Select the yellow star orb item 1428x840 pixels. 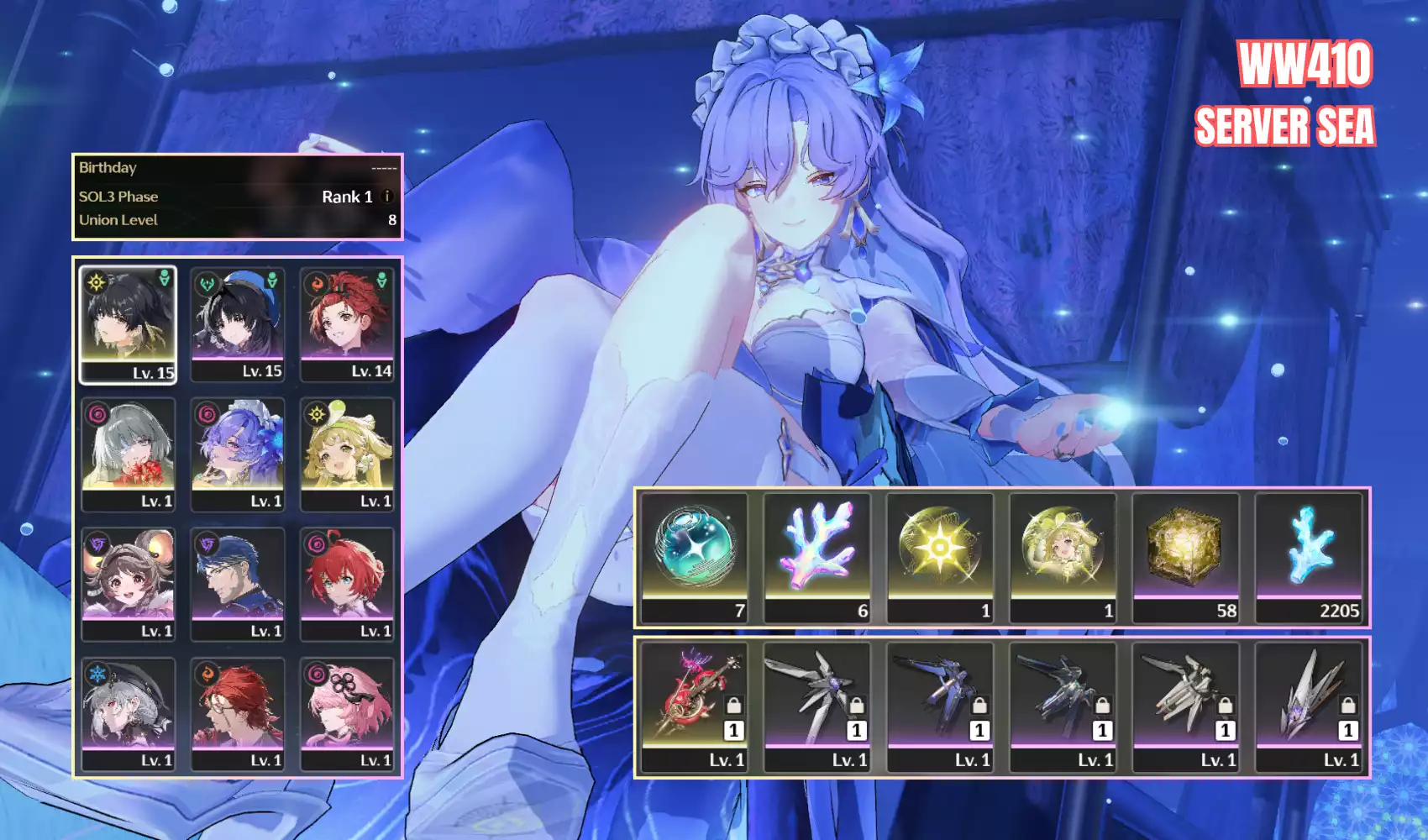point(940,558)
